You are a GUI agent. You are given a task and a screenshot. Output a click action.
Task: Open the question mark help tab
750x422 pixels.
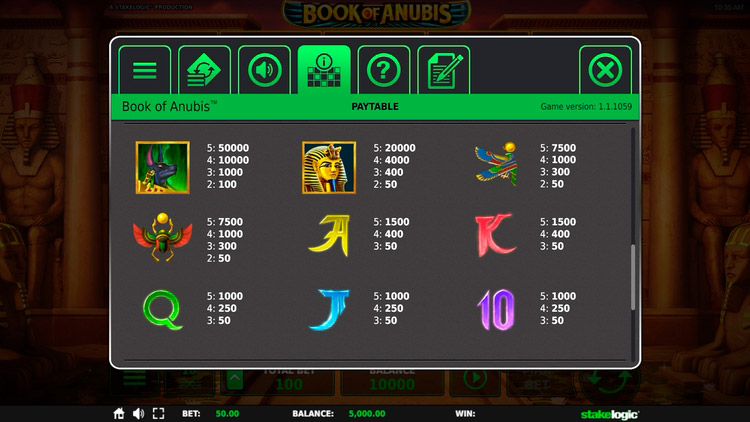click(383, 70)
